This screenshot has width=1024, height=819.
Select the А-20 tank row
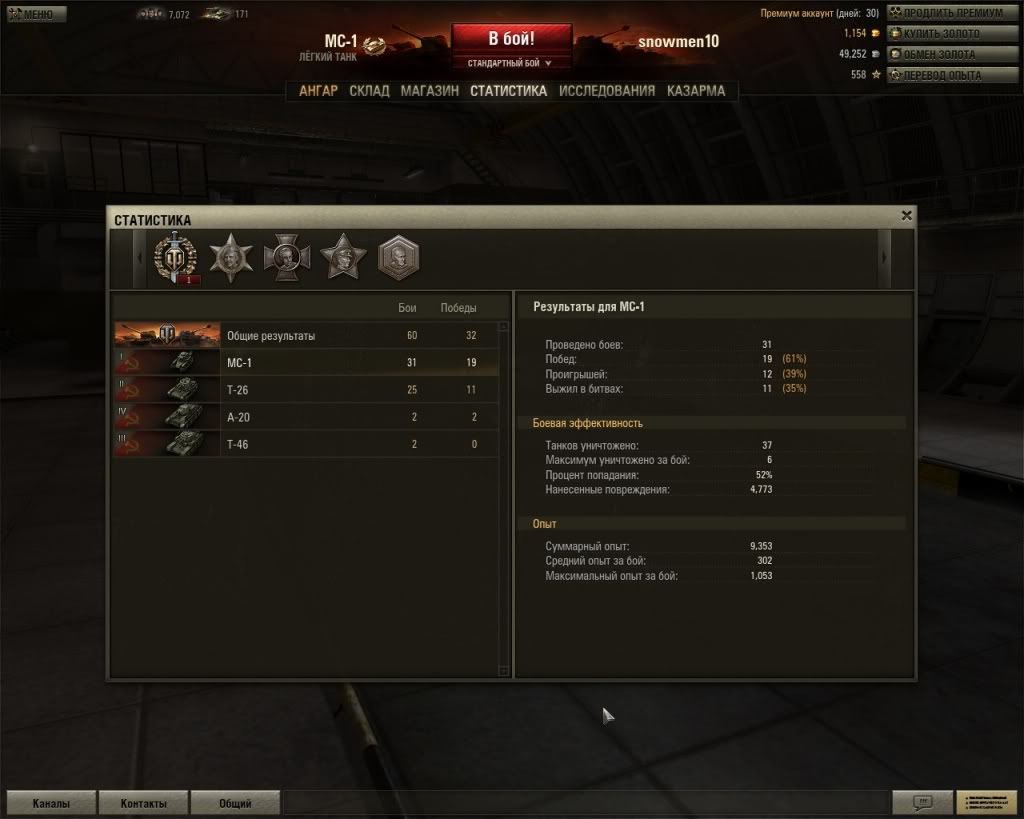click(305, 417)
